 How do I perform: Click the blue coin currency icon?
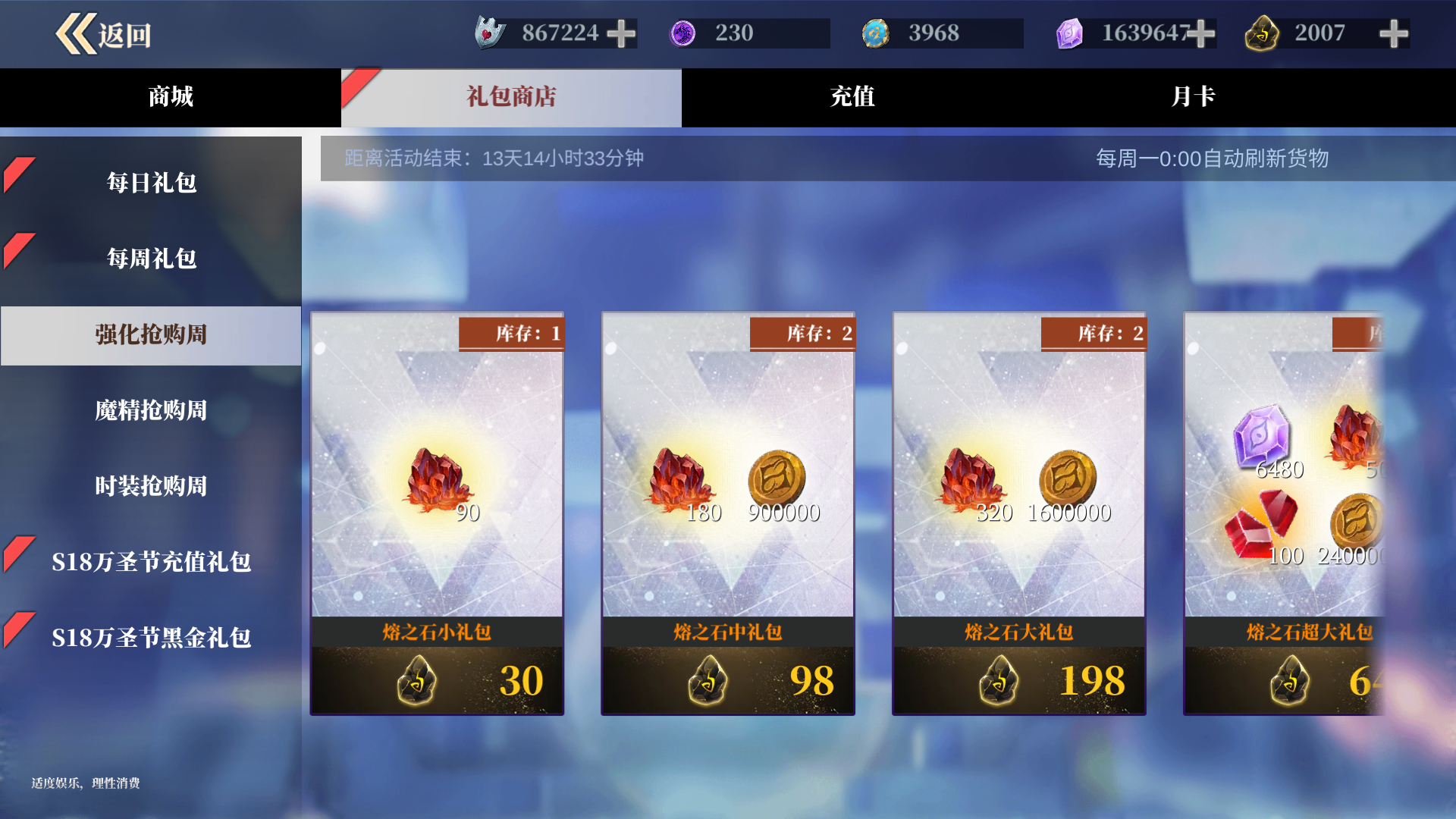877,32
